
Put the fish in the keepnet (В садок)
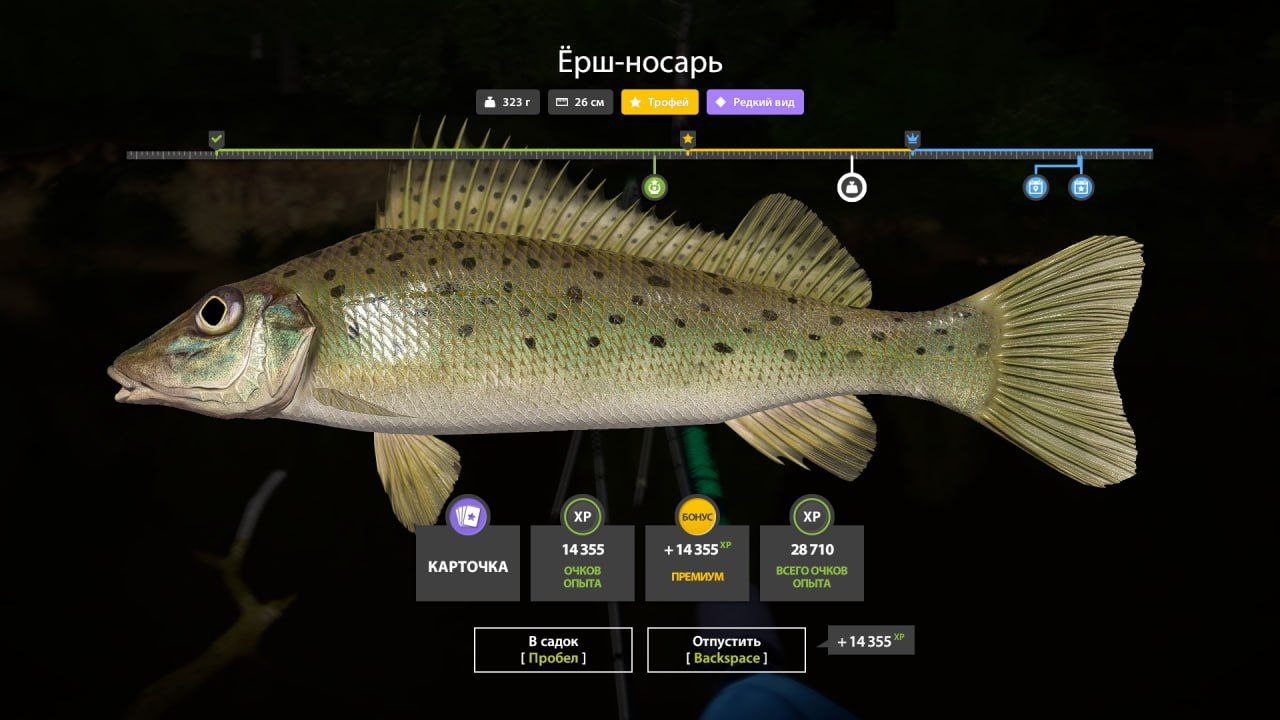point(553,649)
